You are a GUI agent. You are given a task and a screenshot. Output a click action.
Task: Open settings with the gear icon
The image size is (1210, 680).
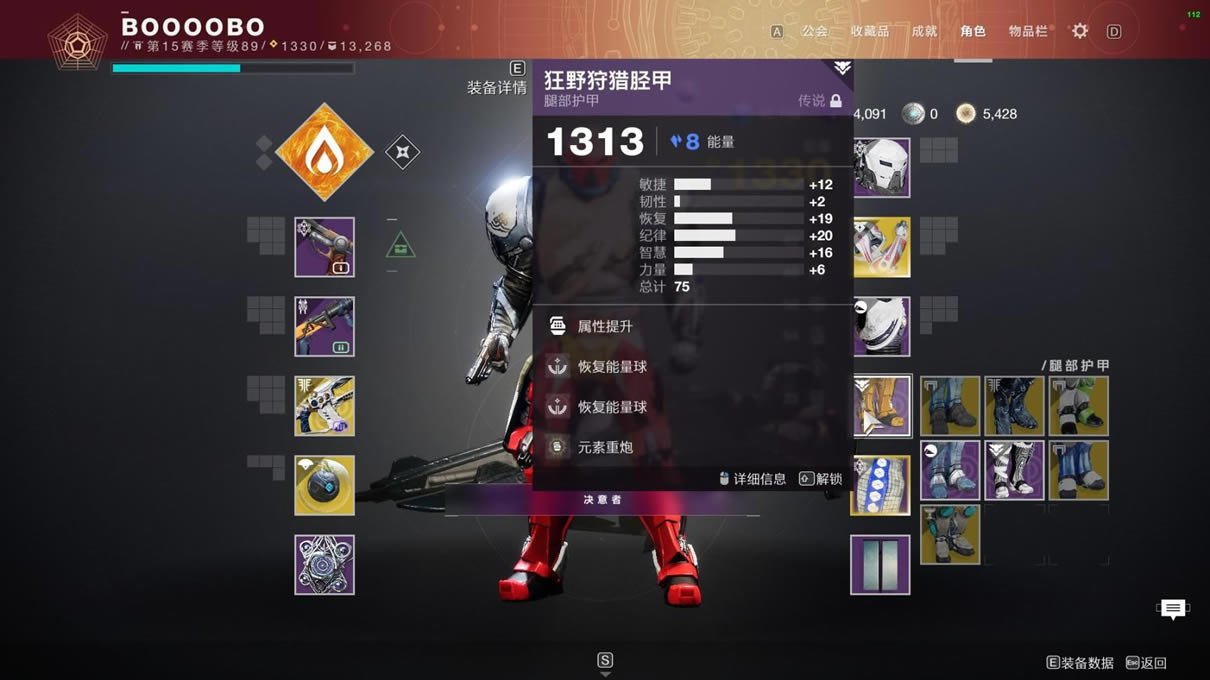(1080, 31)
